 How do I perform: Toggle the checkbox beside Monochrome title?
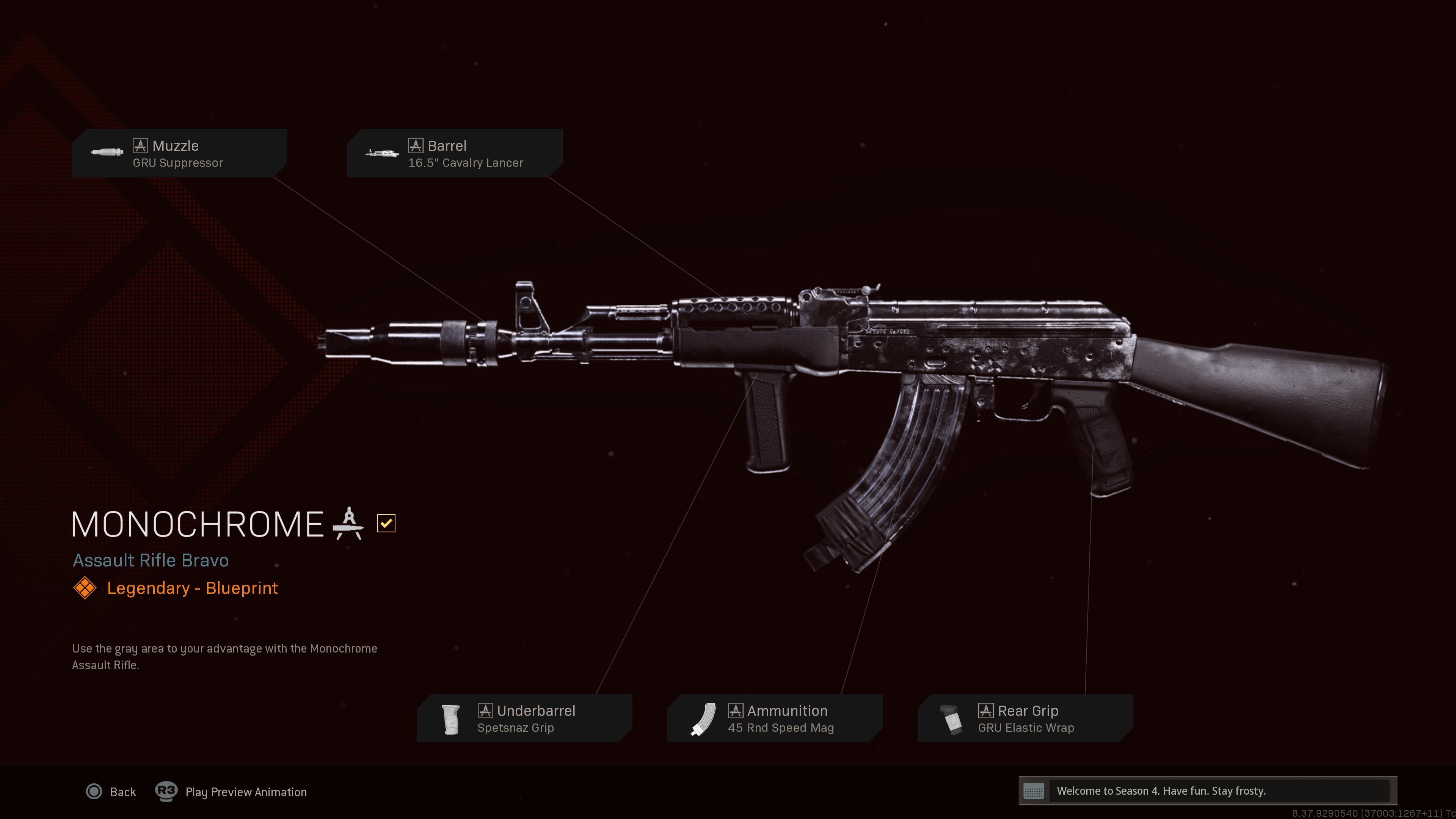tap(386, 523)
